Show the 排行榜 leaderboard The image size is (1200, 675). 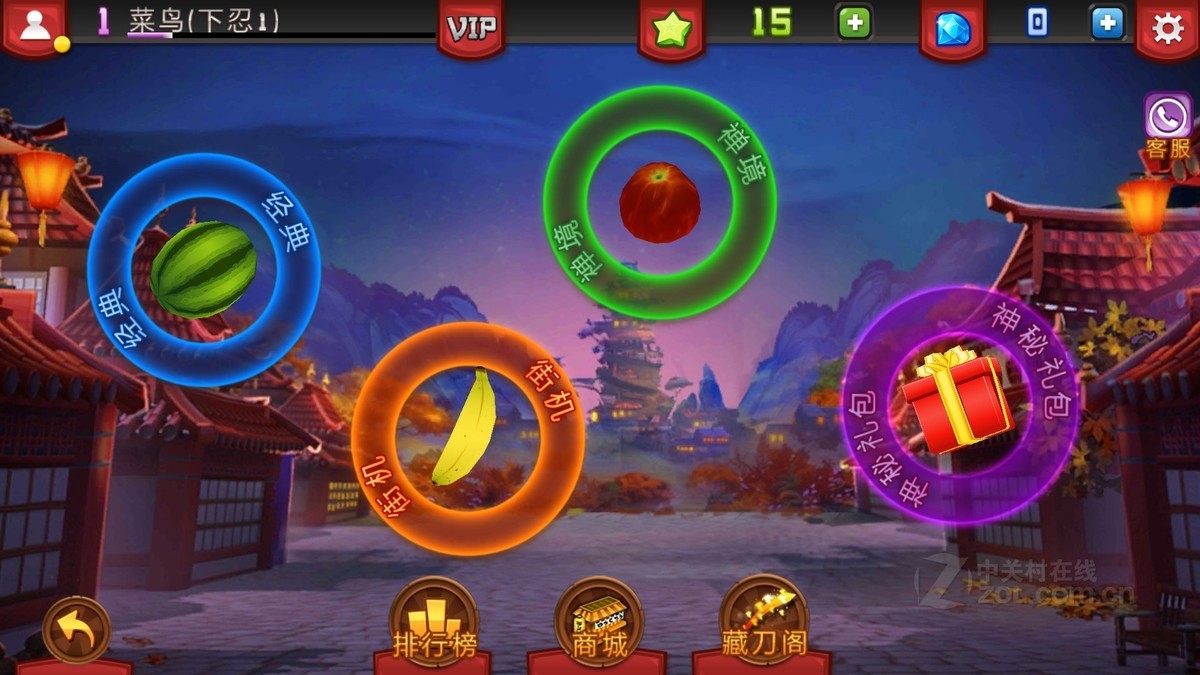433,622
